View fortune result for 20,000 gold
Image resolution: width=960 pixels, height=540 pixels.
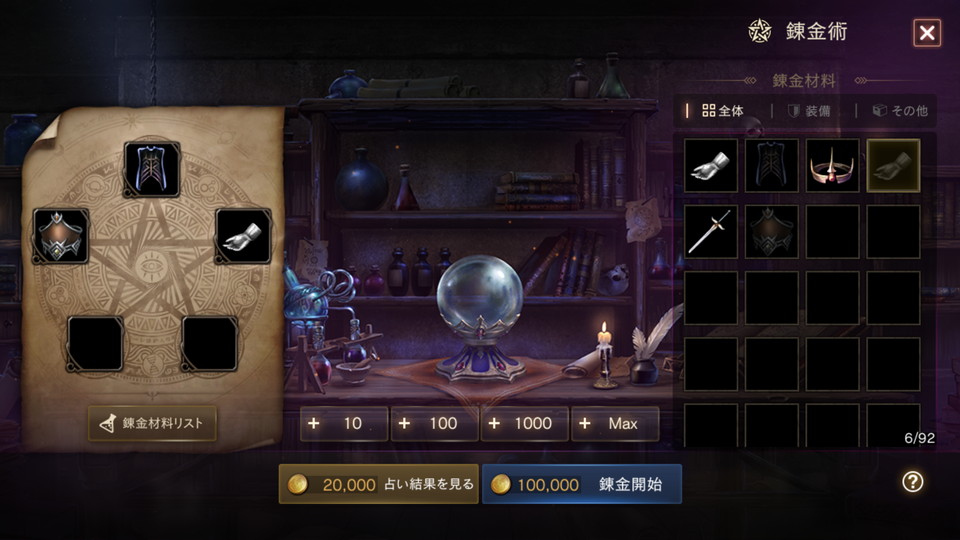[379, 484]
